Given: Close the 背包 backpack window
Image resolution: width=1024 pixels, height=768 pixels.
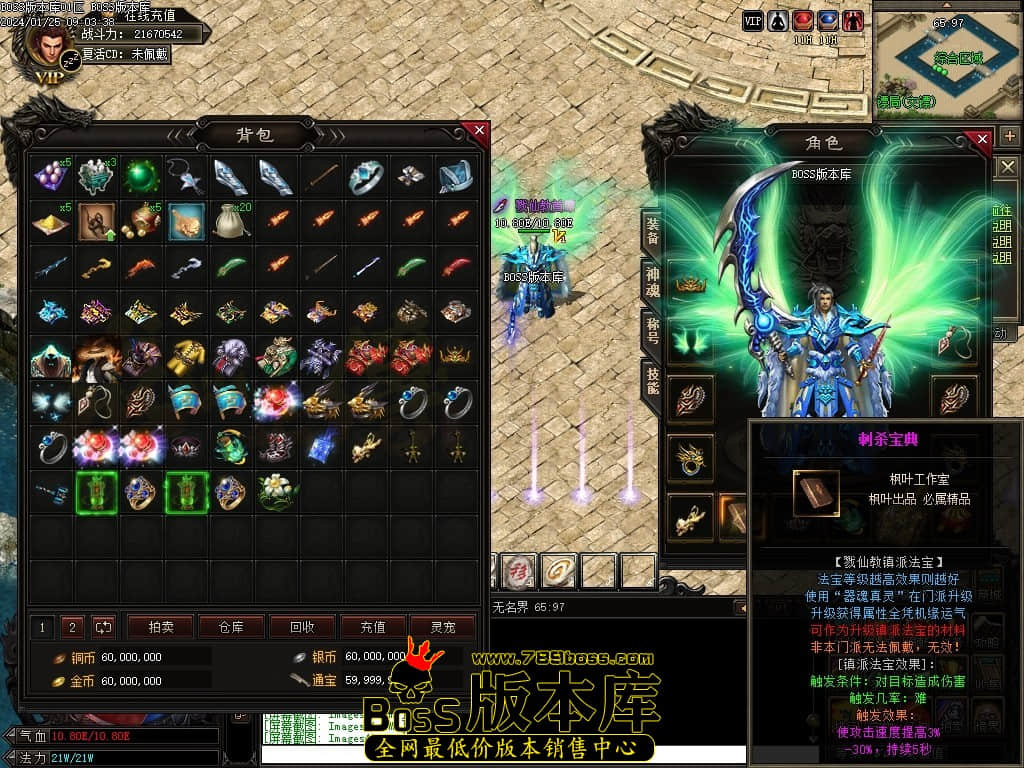Looking at the screenshot, I should pyautogui.click(x=479, y=131).
